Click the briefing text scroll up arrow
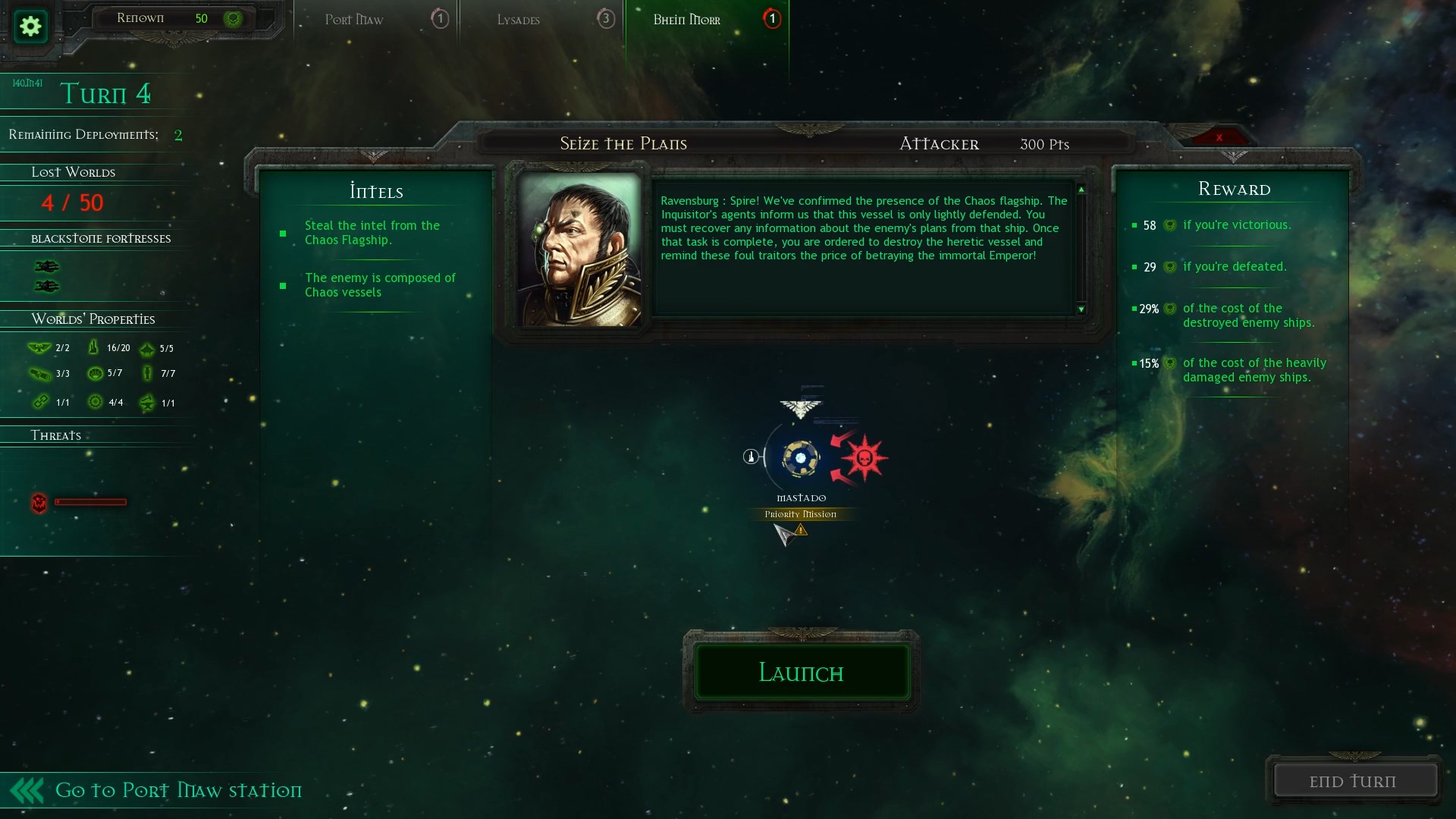 point(1081,190)
